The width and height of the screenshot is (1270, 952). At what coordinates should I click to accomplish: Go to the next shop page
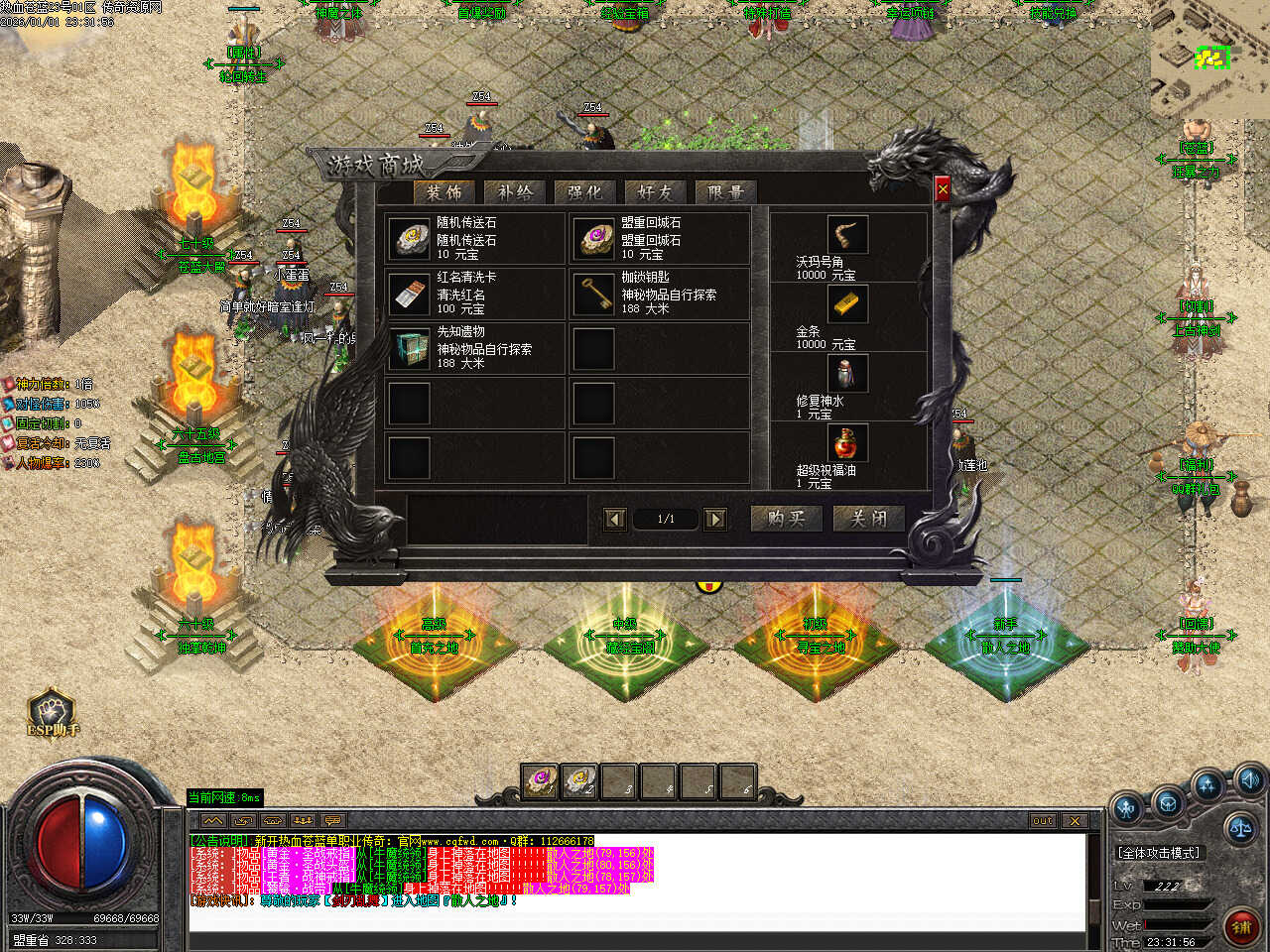pos(714,519)
